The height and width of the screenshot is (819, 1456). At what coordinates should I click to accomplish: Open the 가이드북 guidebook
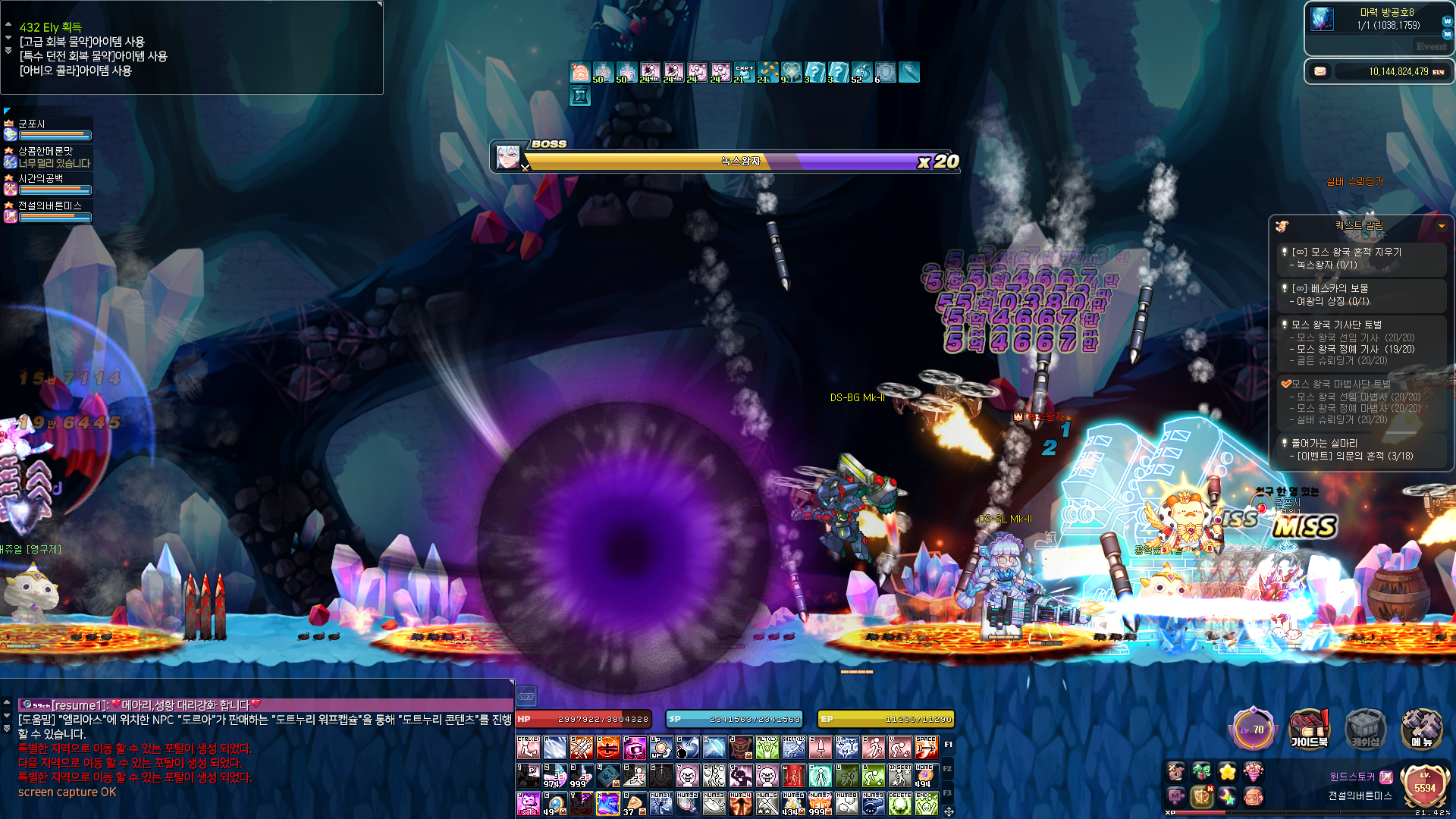(1309, 729)
